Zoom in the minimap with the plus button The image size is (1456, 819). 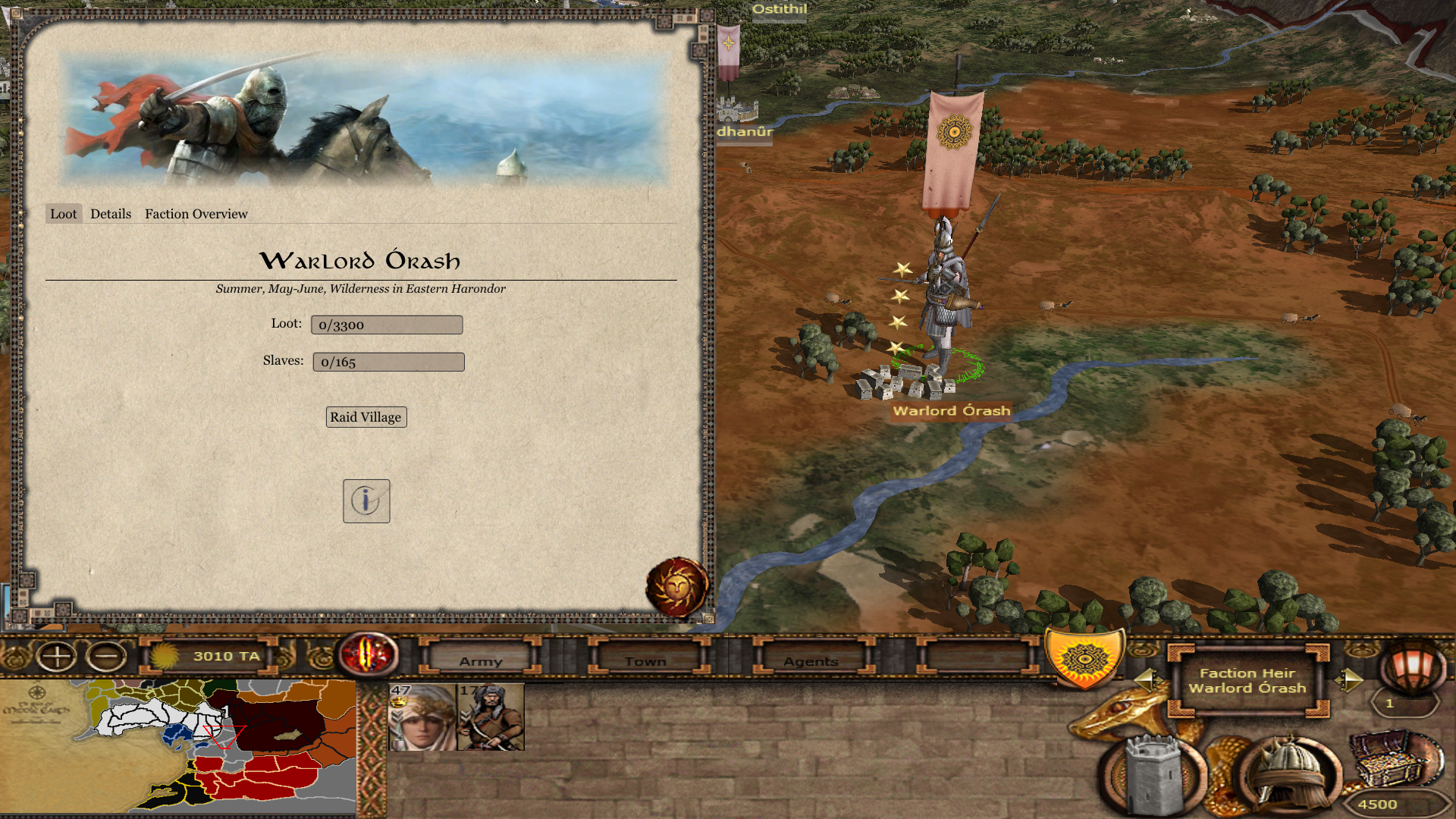(57, 656)
